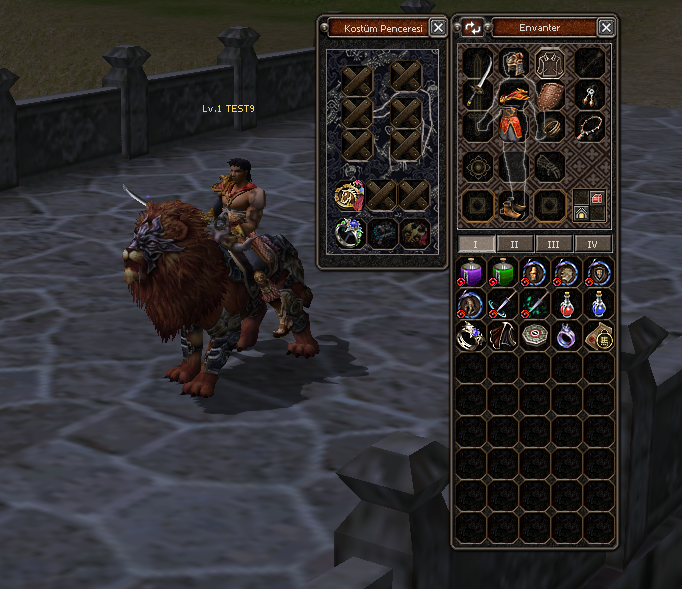Open the red chest icon button

[597, 198]
